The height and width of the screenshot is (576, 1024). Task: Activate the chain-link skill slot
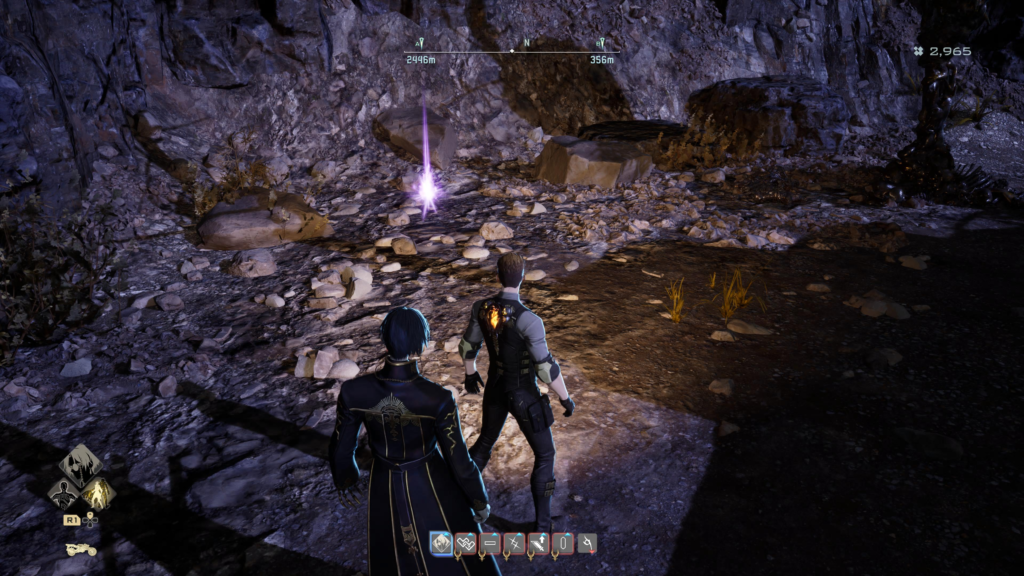click(466, 543)
